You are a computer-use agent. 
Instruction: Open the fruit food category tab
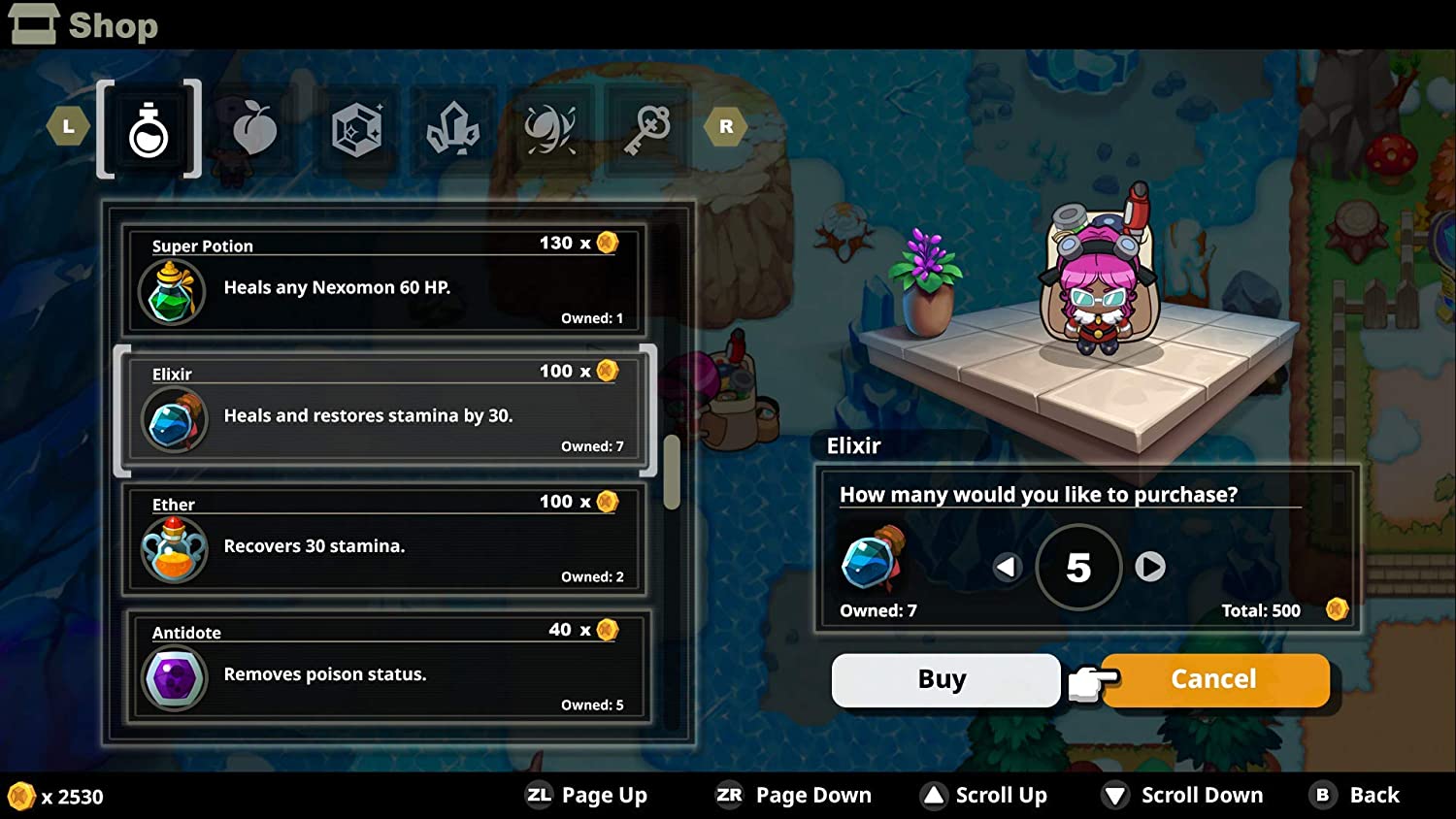tap(254, 129)
